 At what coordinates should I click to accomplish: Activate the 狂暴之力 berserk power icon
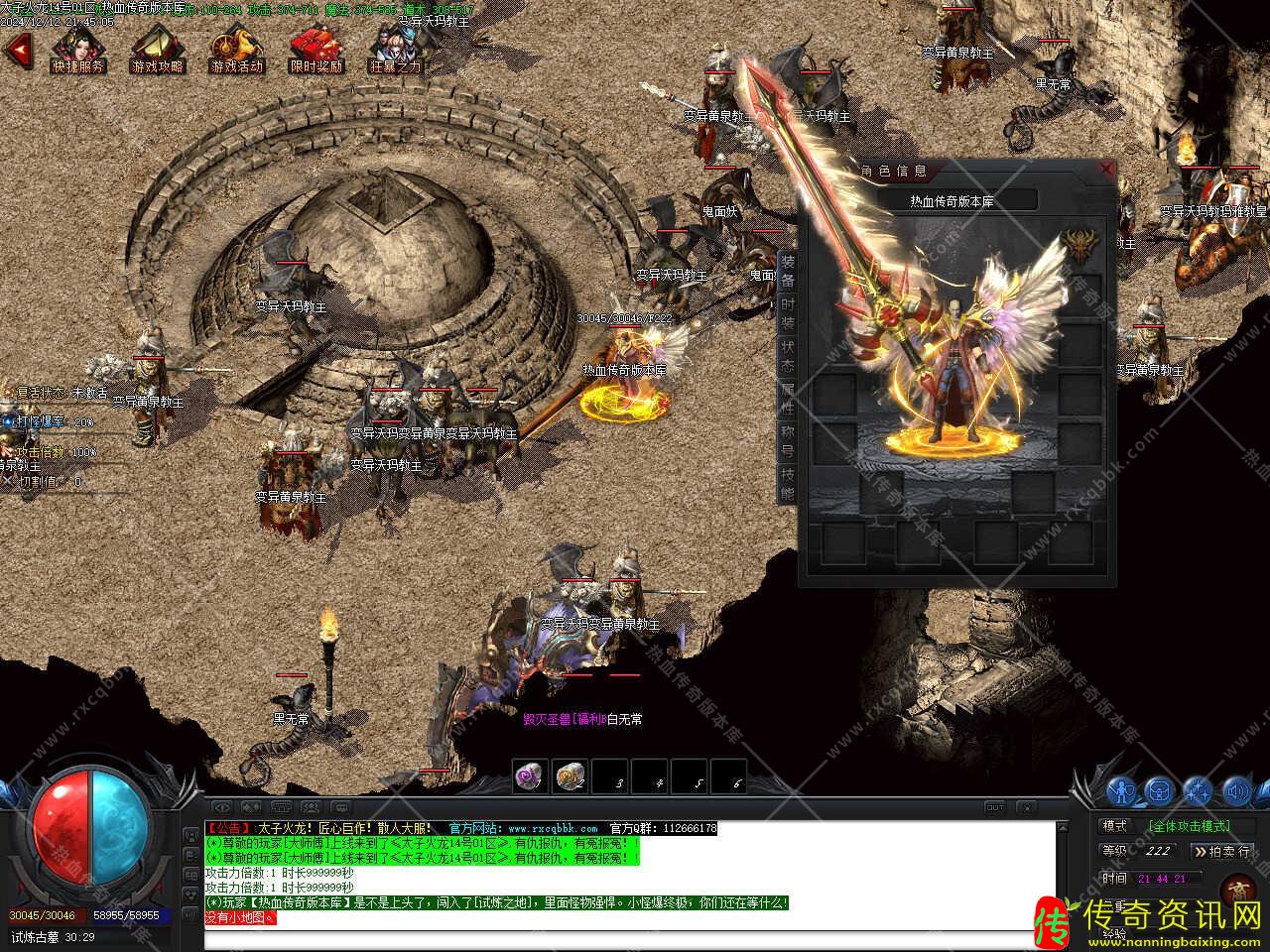[x=395, y=50]
